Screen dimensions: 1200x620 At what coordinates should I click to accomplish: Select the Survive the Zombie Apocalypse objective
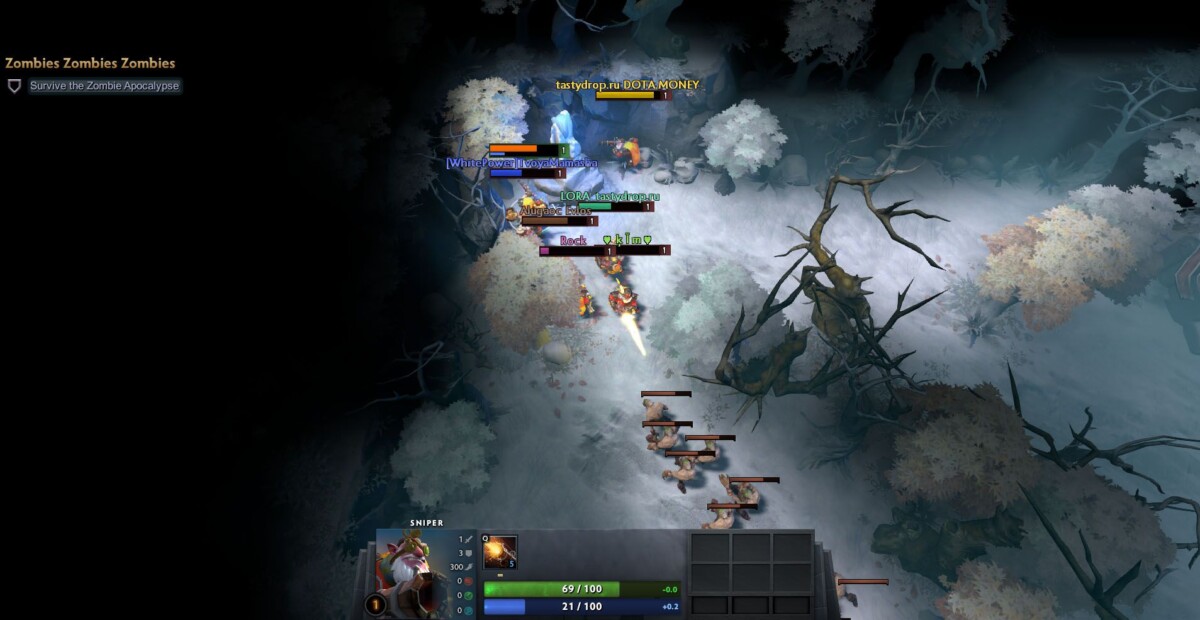tap(104, 86)
